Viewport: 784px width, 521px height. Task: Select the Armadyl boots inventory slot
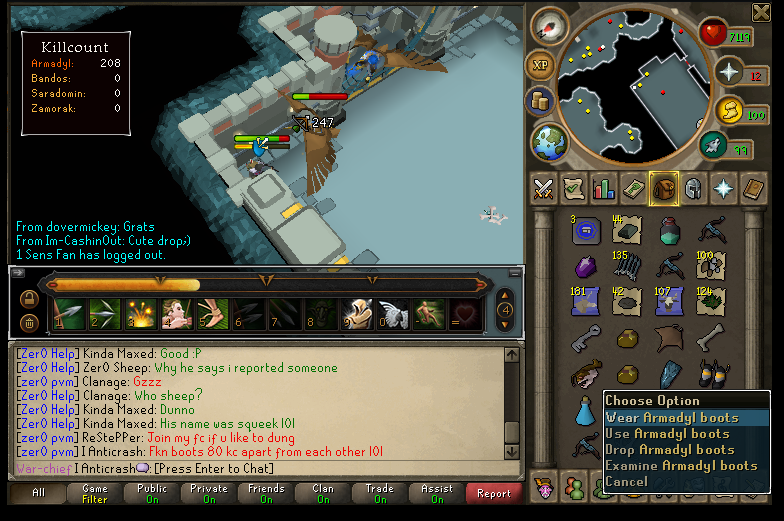712,374
